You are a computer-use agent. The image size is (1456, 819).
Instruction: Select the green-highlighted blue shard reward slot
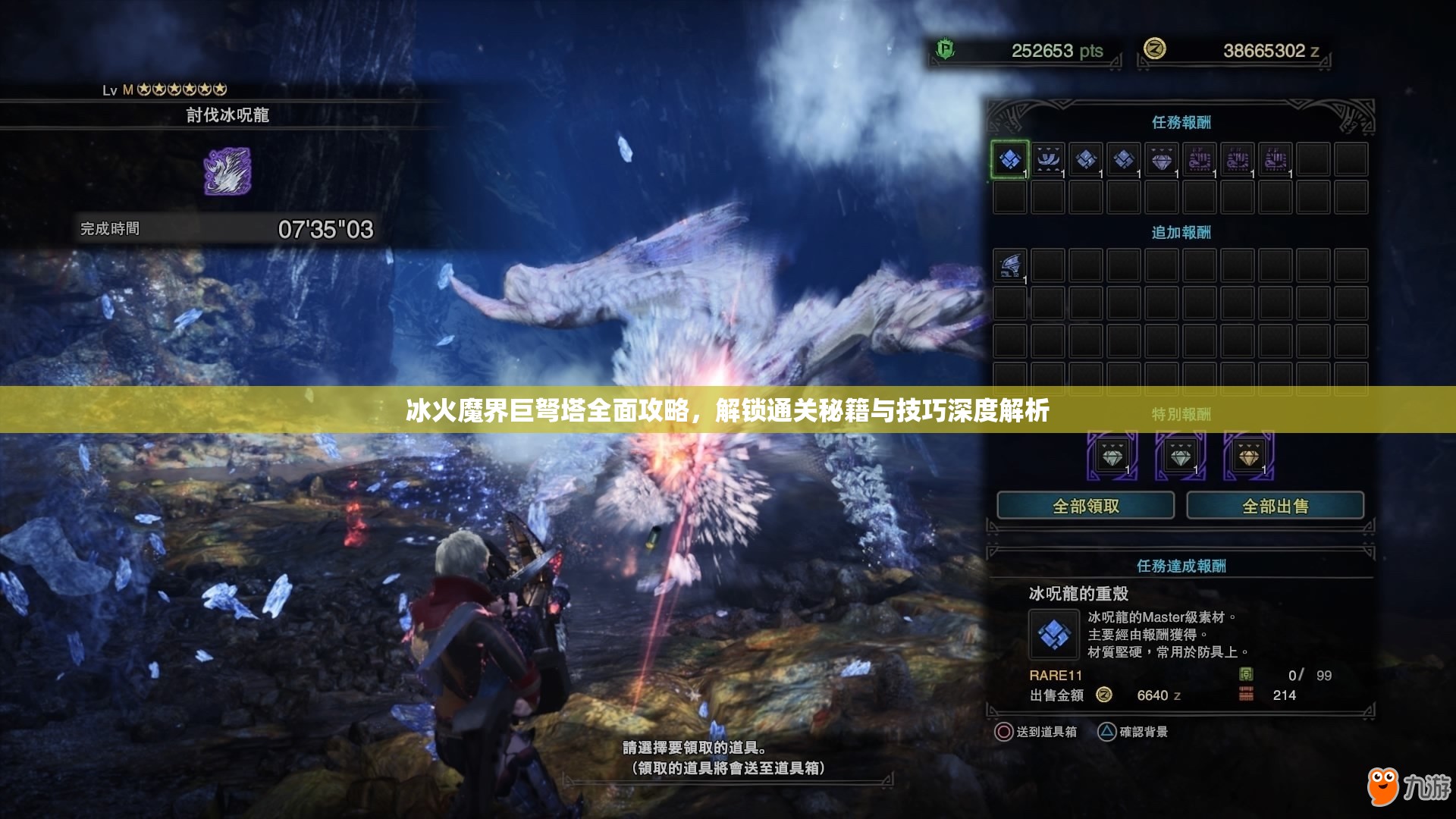coord(1009,160)
